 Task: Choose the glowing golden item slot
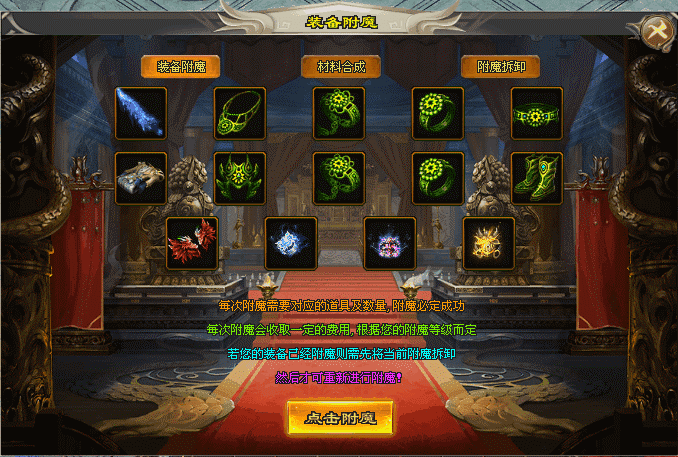(488, 243)
